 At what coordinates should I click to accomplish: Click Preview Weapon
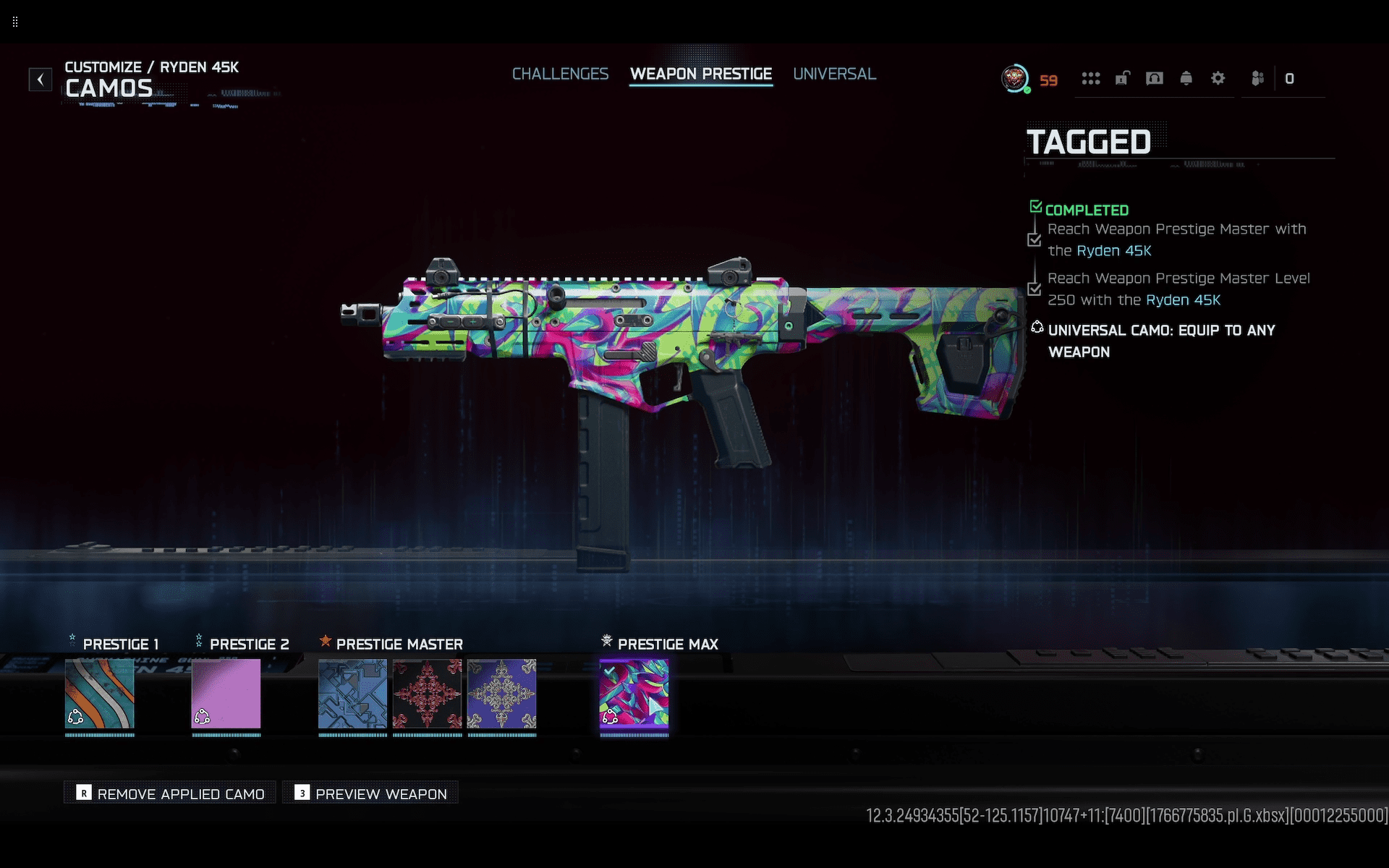click(371, 793)
